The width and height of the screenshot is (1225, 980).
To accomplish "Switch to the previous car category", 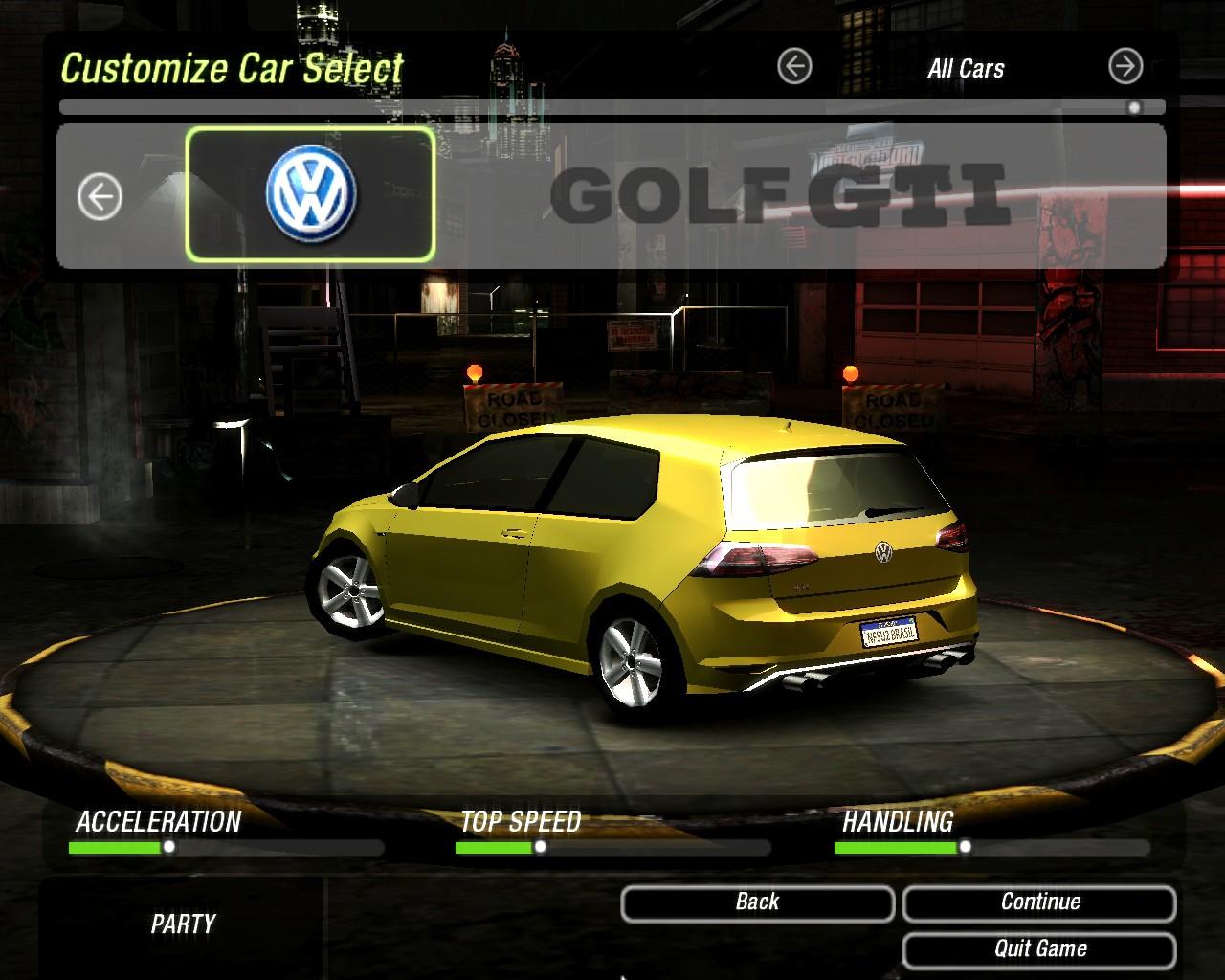I will 794,67.
